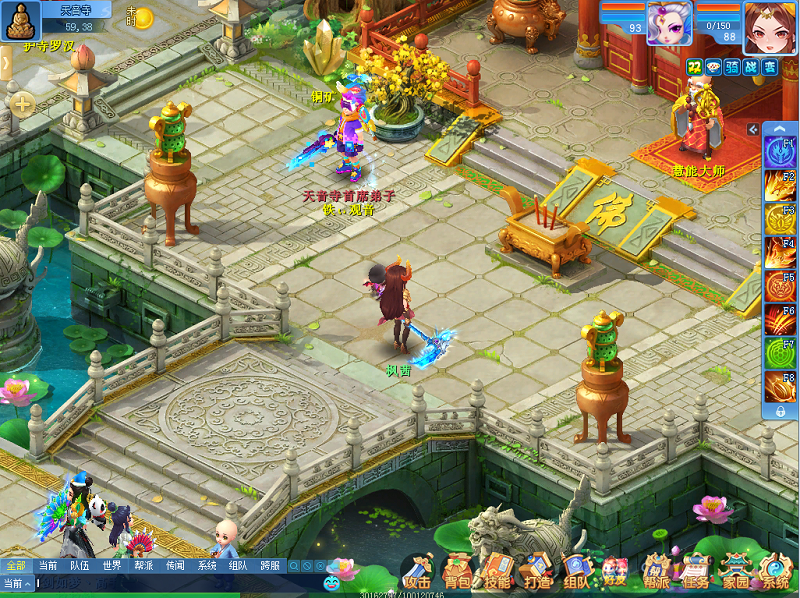Open the 好友 friends list

614,572
